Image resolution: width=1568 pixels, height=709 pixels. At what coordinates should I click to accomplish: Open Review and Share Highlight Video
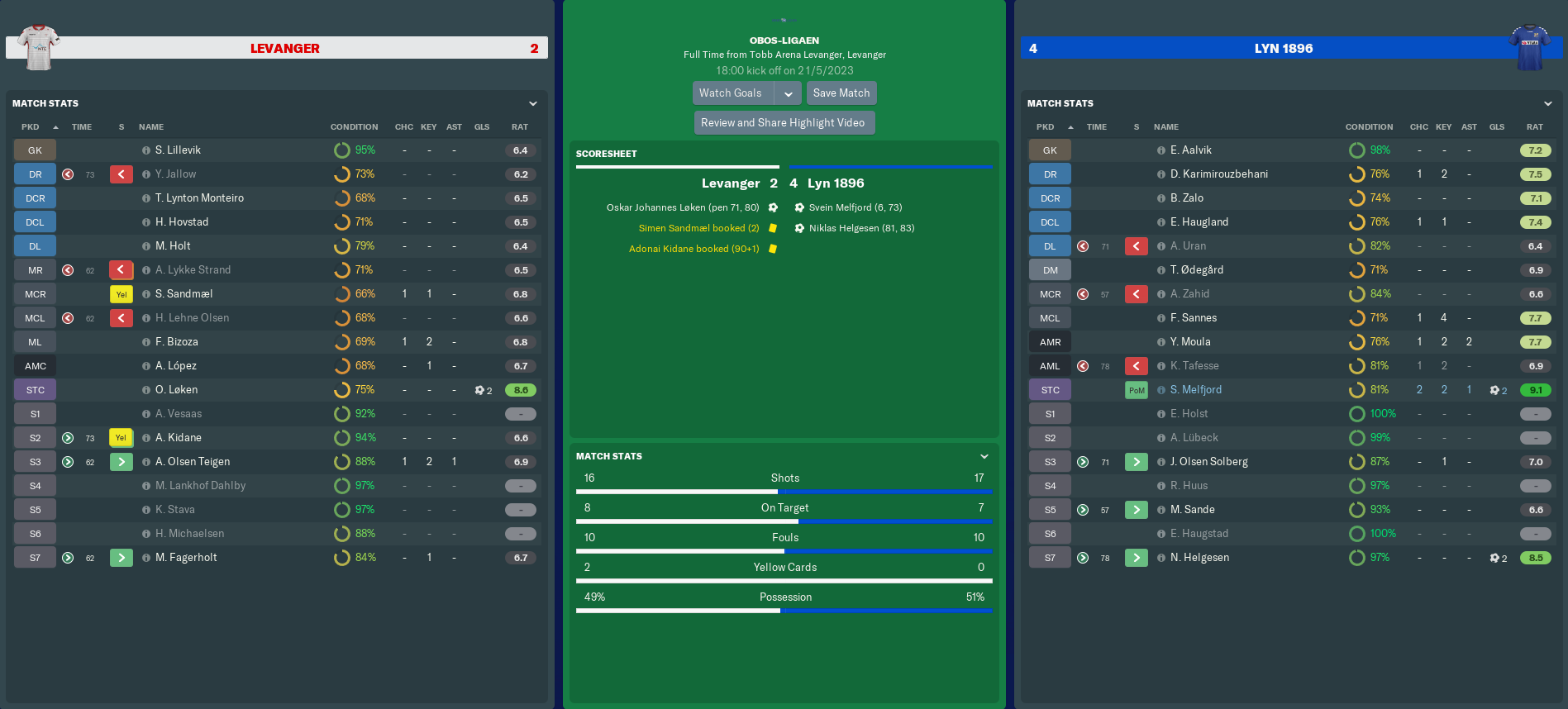pos(783,123)
